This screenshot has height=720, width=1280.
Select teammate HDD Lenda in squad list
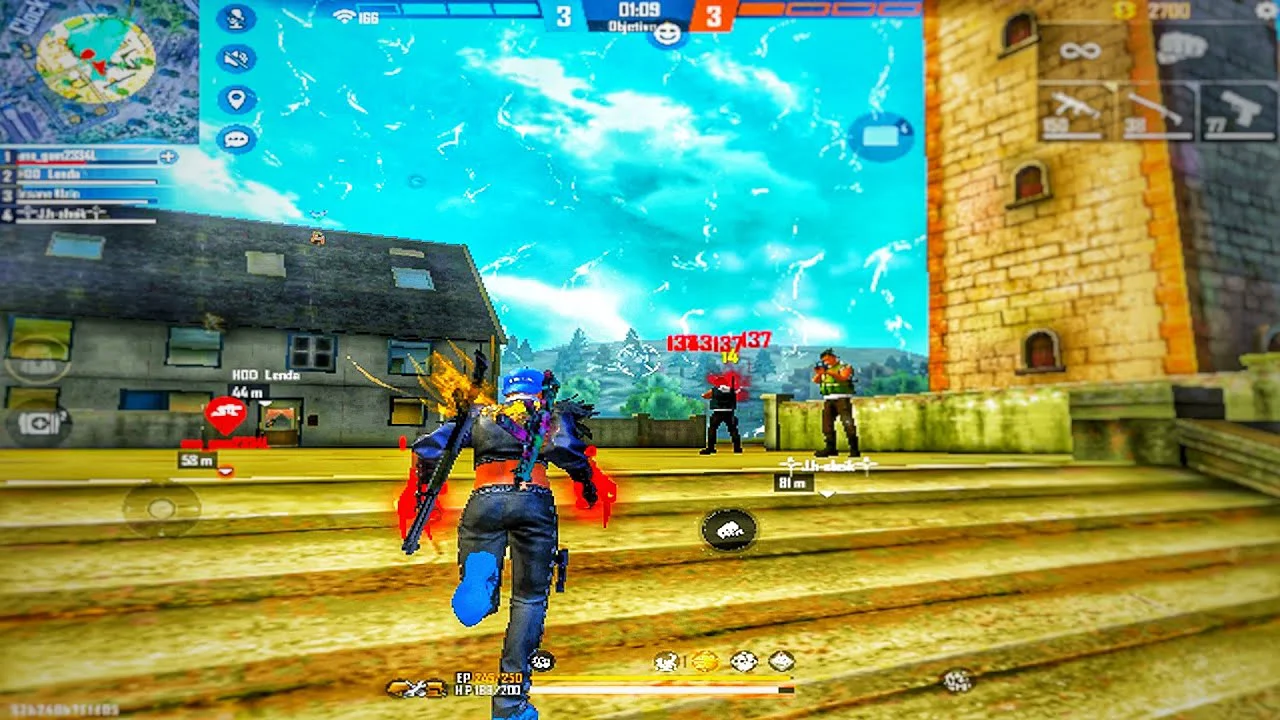click(x=80, y=175)
